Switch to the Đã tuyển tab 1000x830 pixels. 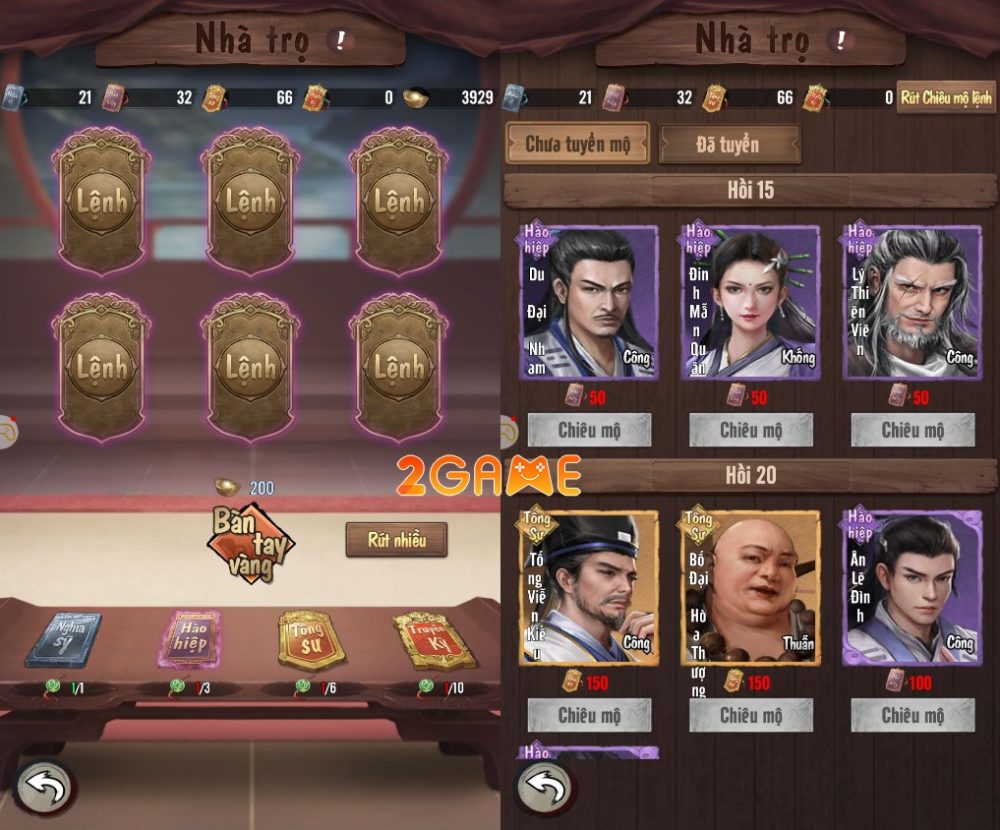pos(728,144)
